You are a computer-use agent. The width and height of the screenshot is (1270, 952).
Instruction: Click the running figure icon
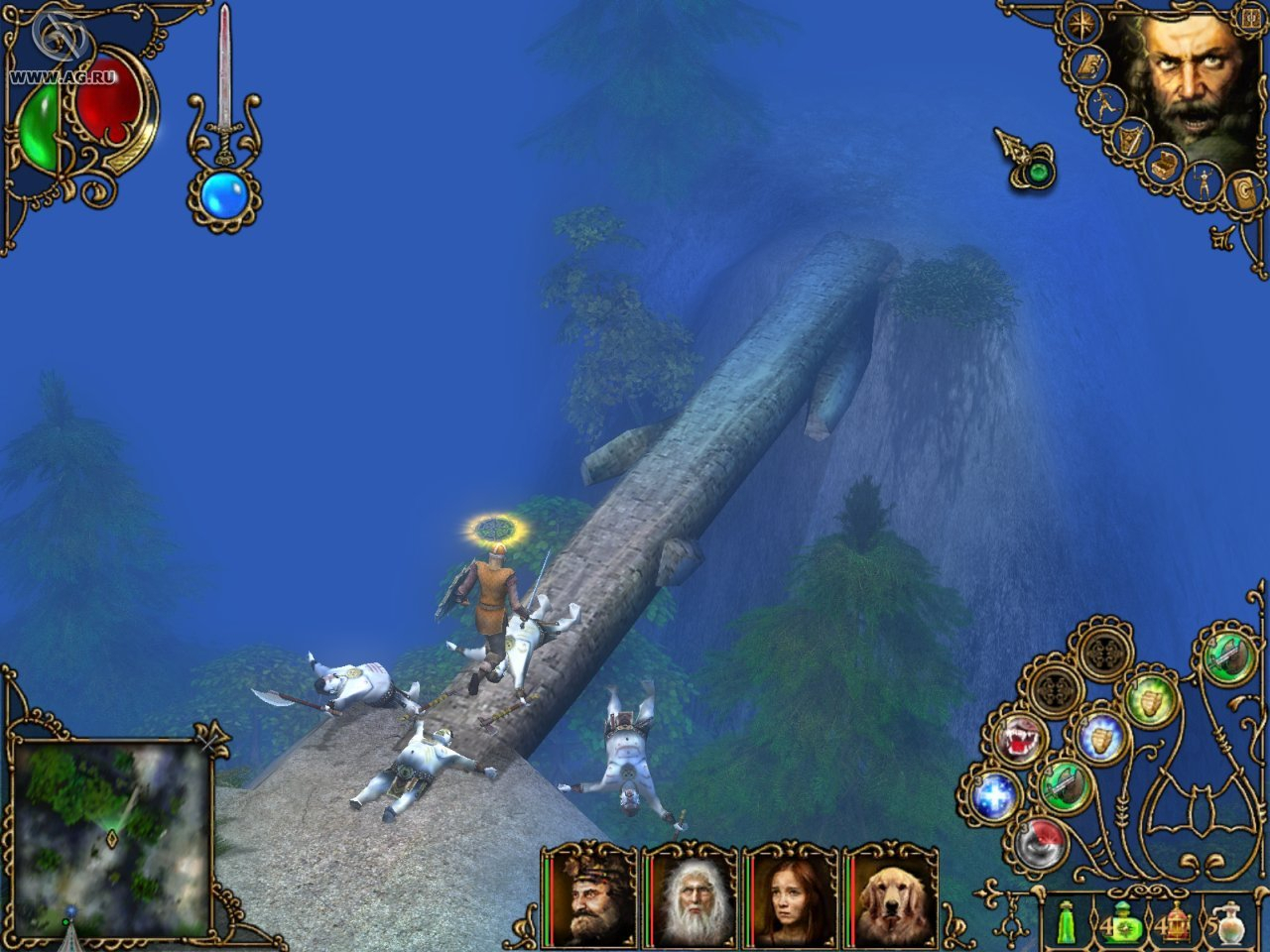tap(1105, 103)
